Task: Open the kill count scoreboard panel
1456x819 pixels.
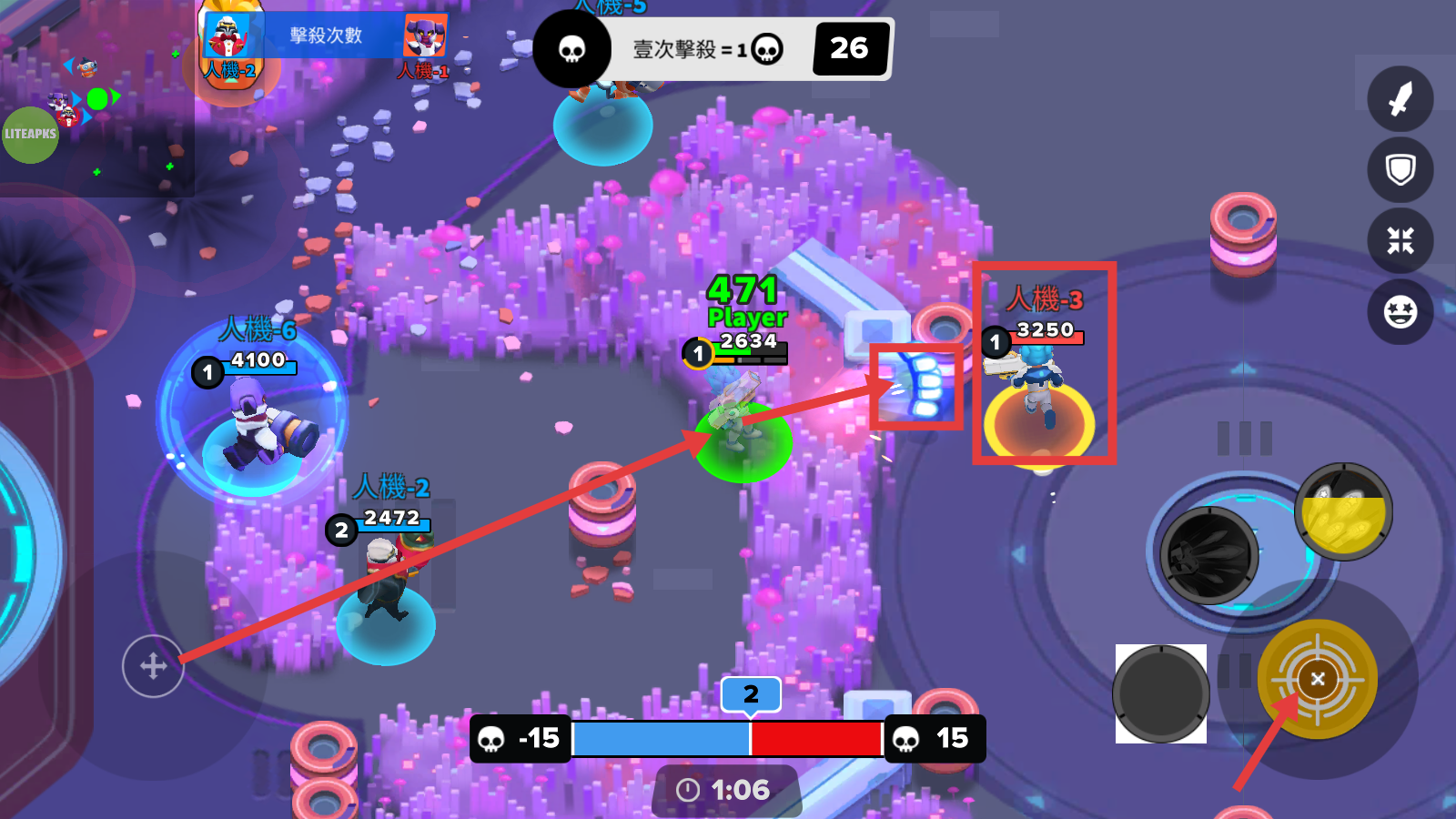Action: pyautogui.click(x=326, y=36)
